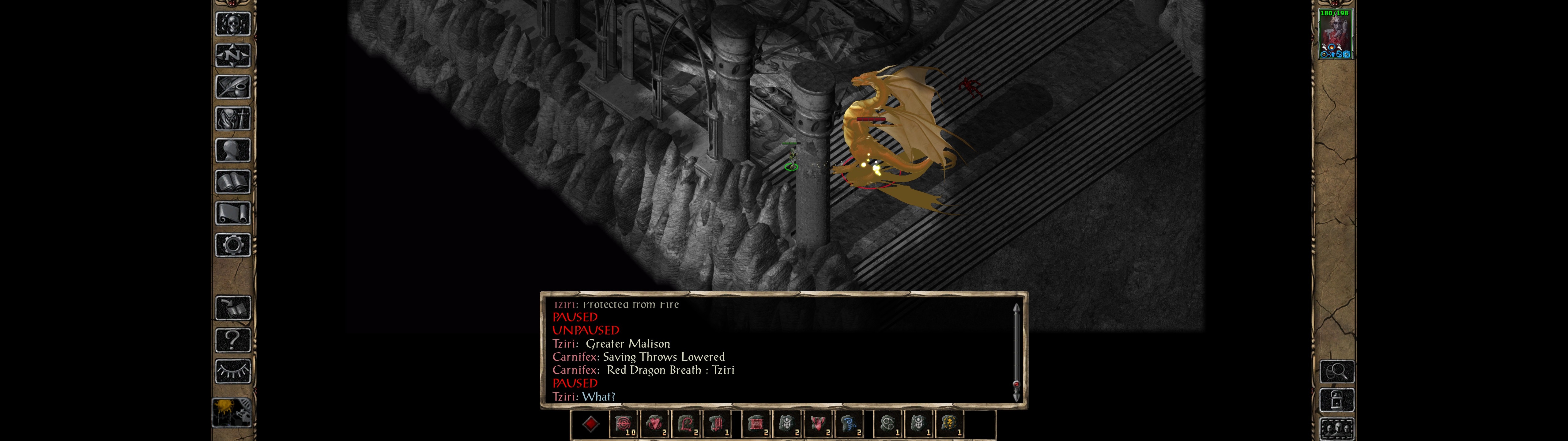Open the character record head button
Image resolution: width=1568 pixels, height=441 pixels.
pyautogui.click(x=233, y=150)
